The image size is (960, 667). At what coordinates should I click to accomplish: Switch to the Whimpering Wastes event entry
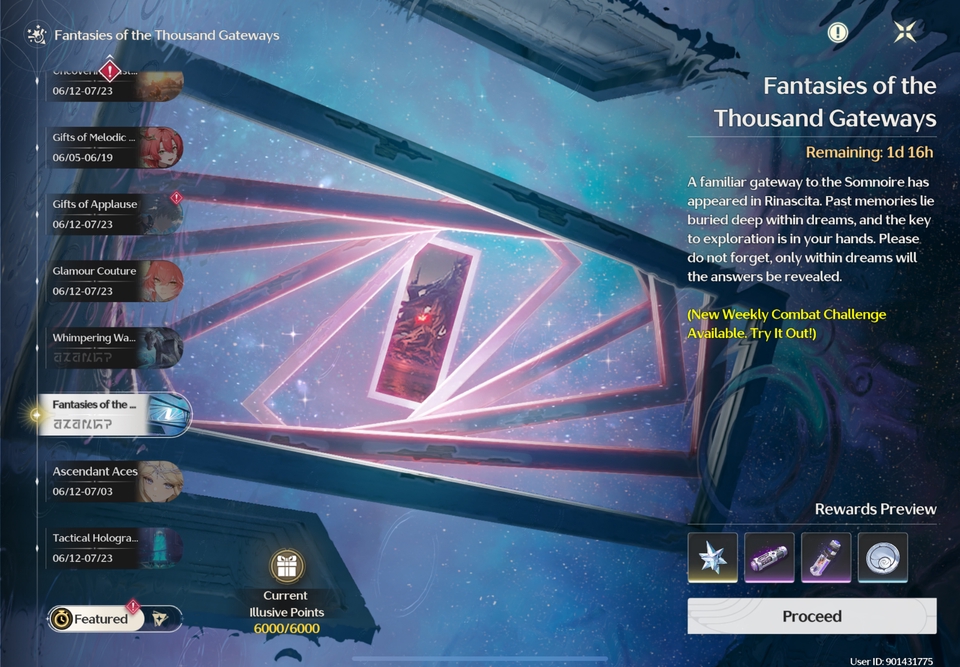point(115,347)
